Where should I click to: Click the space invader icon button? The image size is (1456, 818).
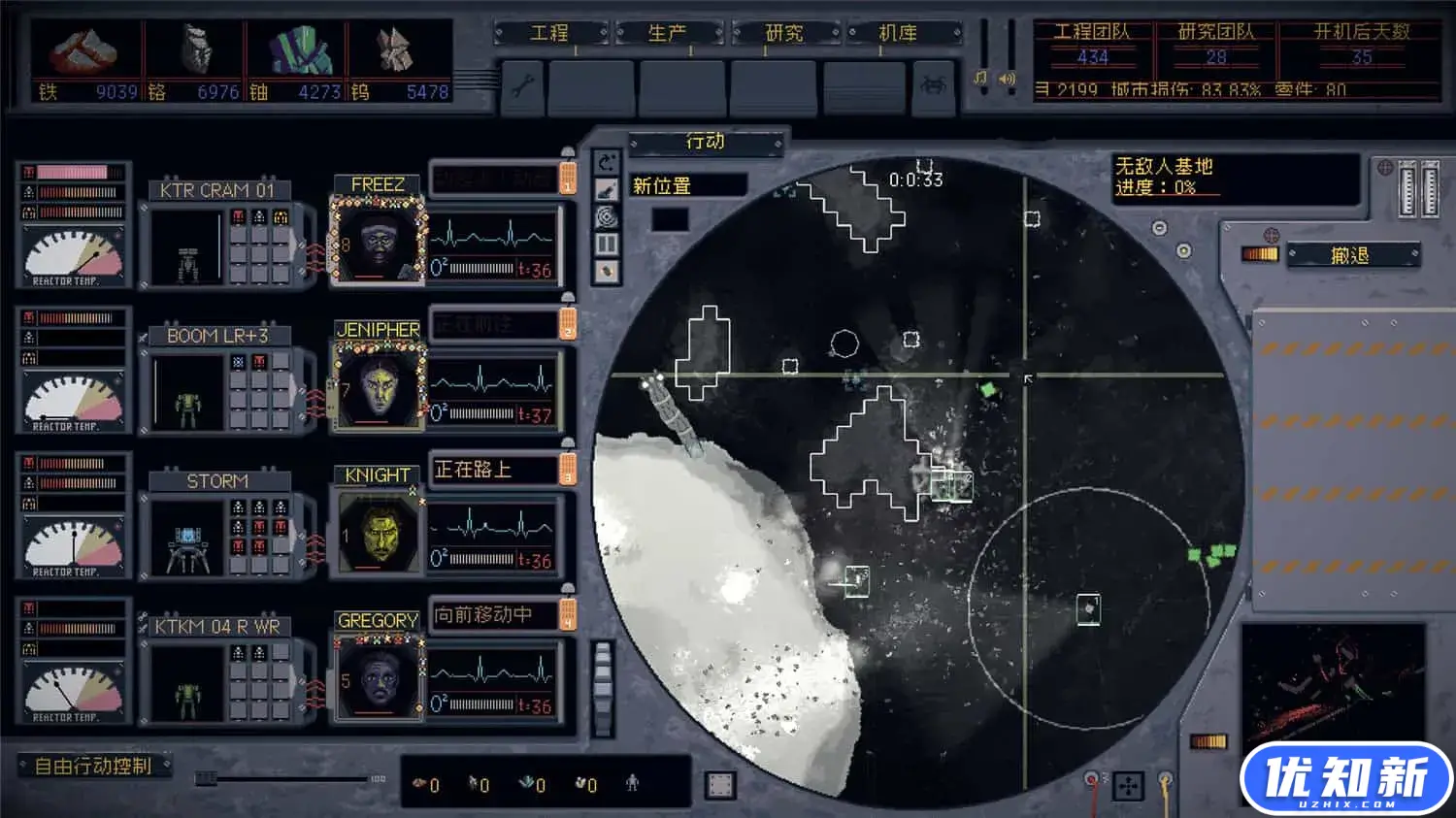pos(933,86)
